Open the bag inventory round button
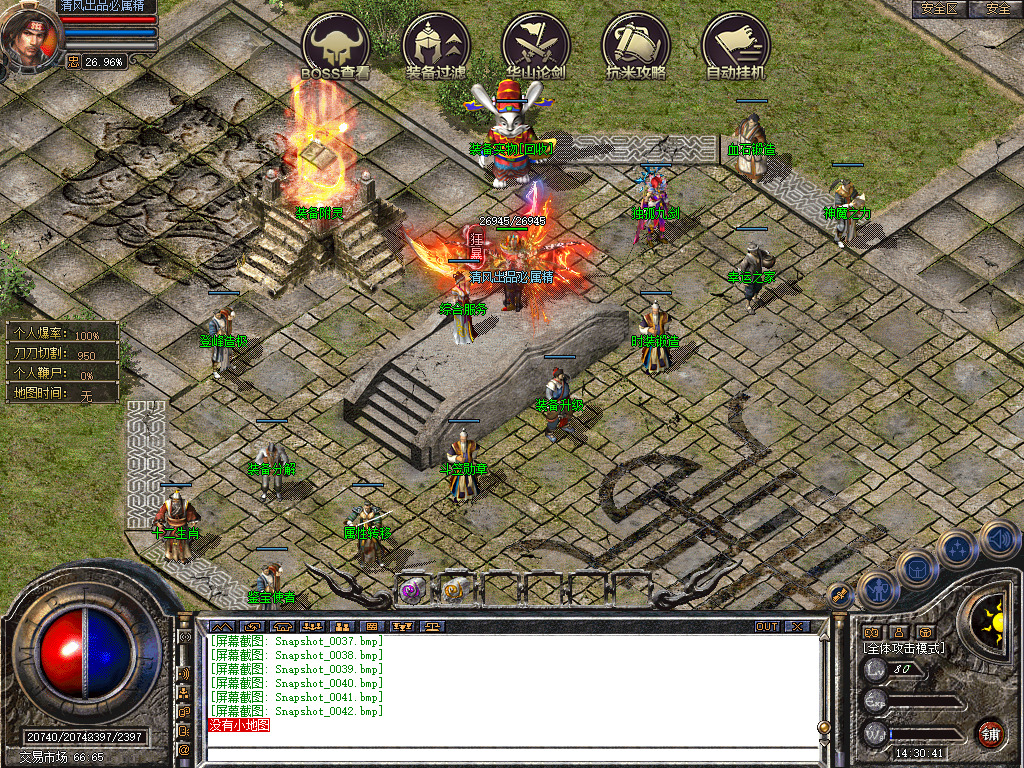 point(917,569)
